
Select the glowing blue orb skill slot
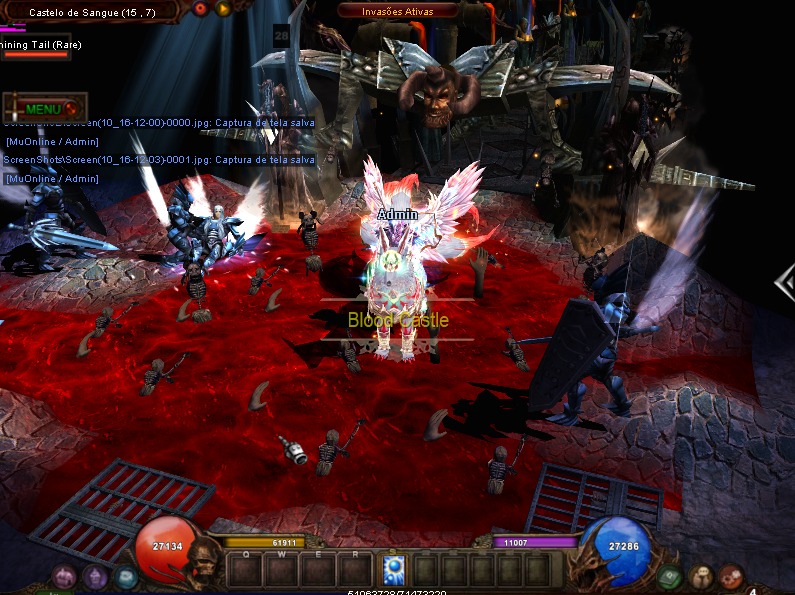[393, 569]
